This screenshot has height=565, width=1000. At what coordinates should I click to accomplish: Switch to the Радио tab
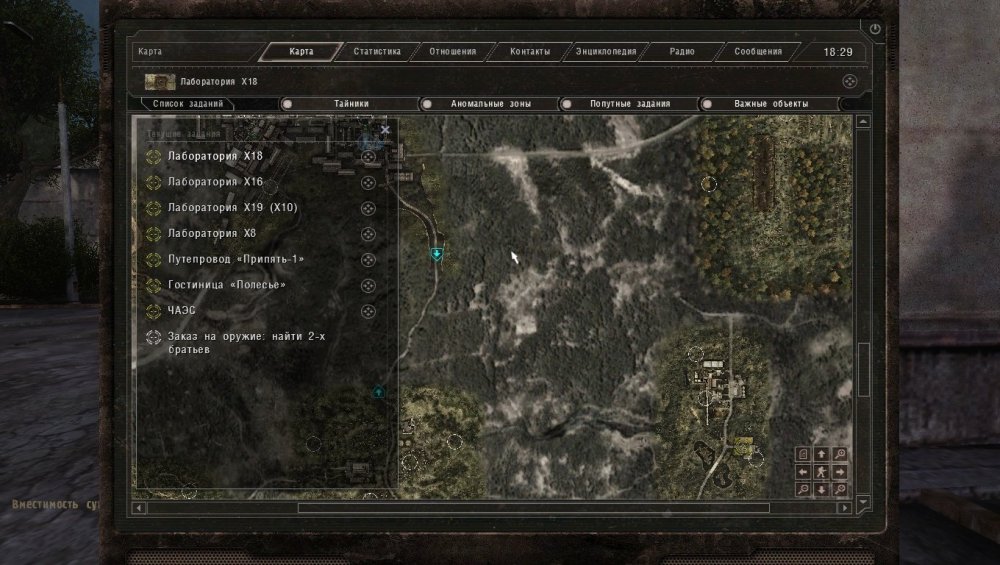682,52
